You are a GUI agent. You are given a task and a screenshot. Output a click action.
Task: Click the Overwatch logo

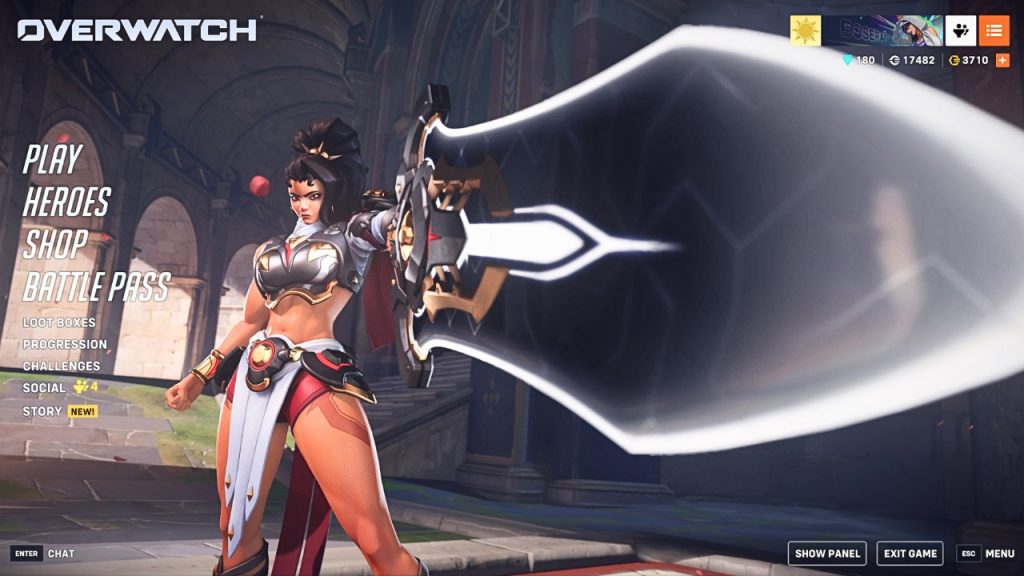(137, 30)
